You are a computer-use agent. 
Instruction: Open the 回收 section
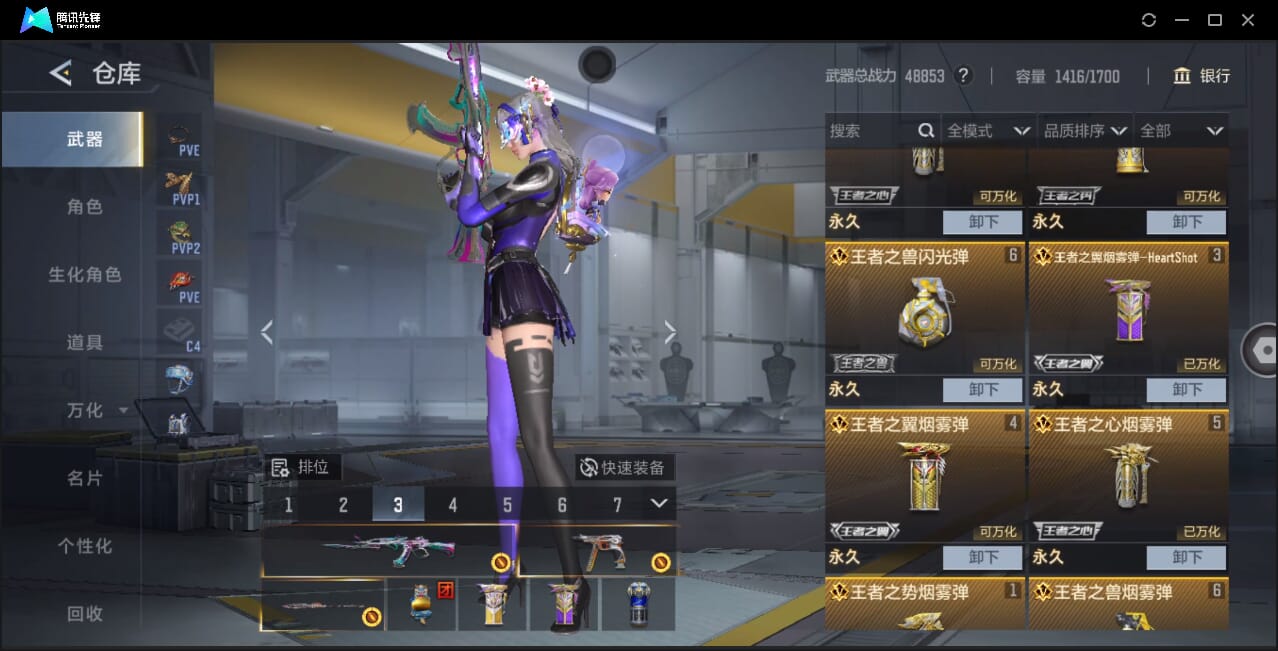tap(85, 613)
